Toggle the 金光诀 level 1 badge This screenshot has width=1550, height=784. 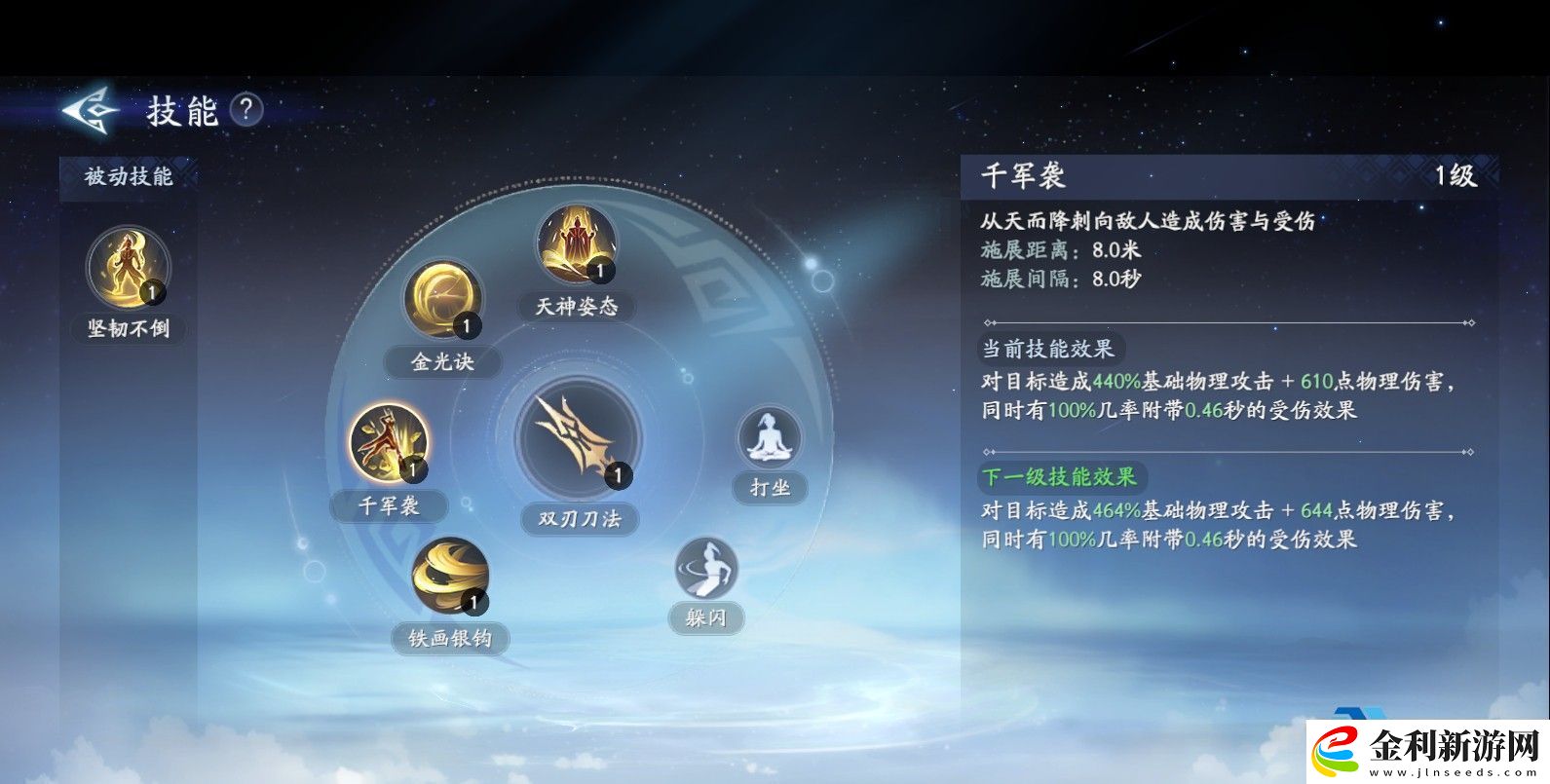tap(466, 326)
